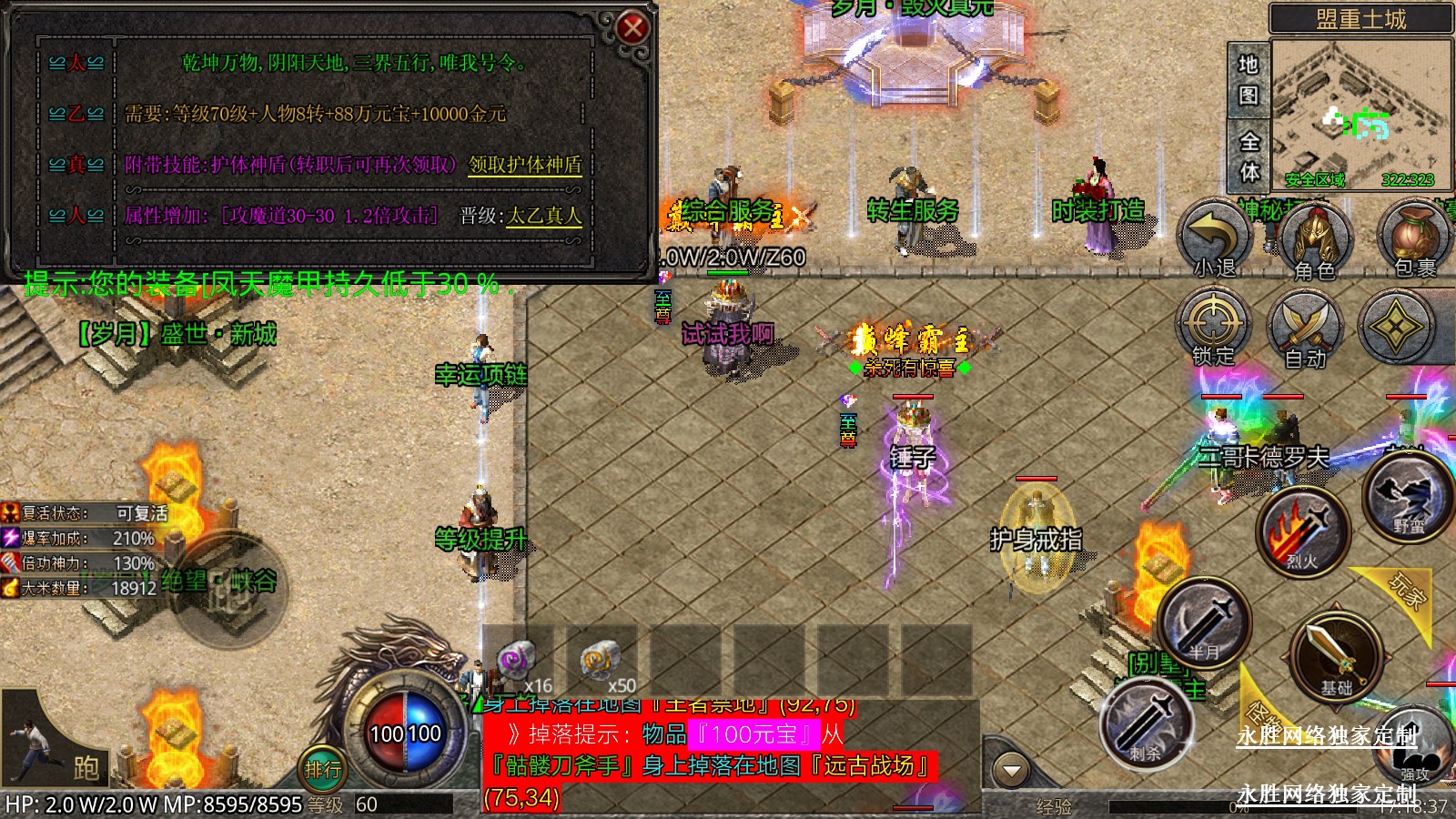Screen dimensions: 1456x819
Task: Tap the 小退 return-arrow button
Action: point(1215,238)
